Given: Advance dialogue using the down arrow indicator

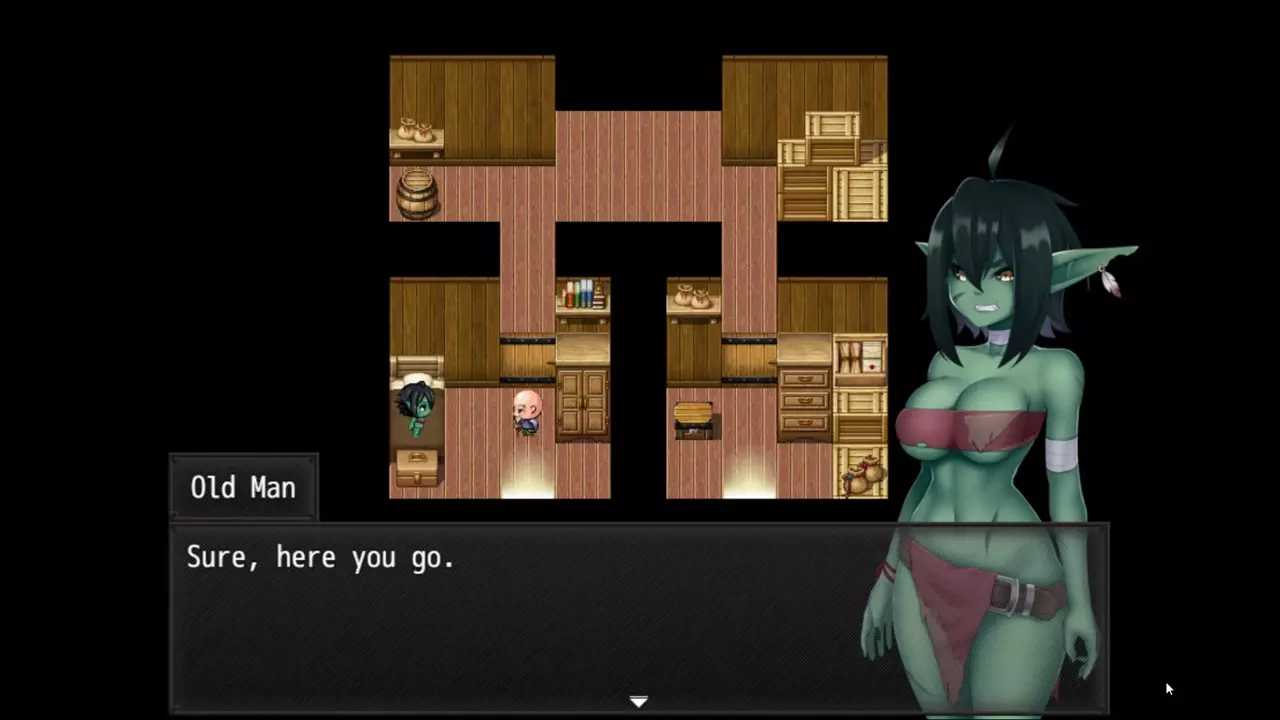Looking at the screenshot, I should [x=639, y=702].
